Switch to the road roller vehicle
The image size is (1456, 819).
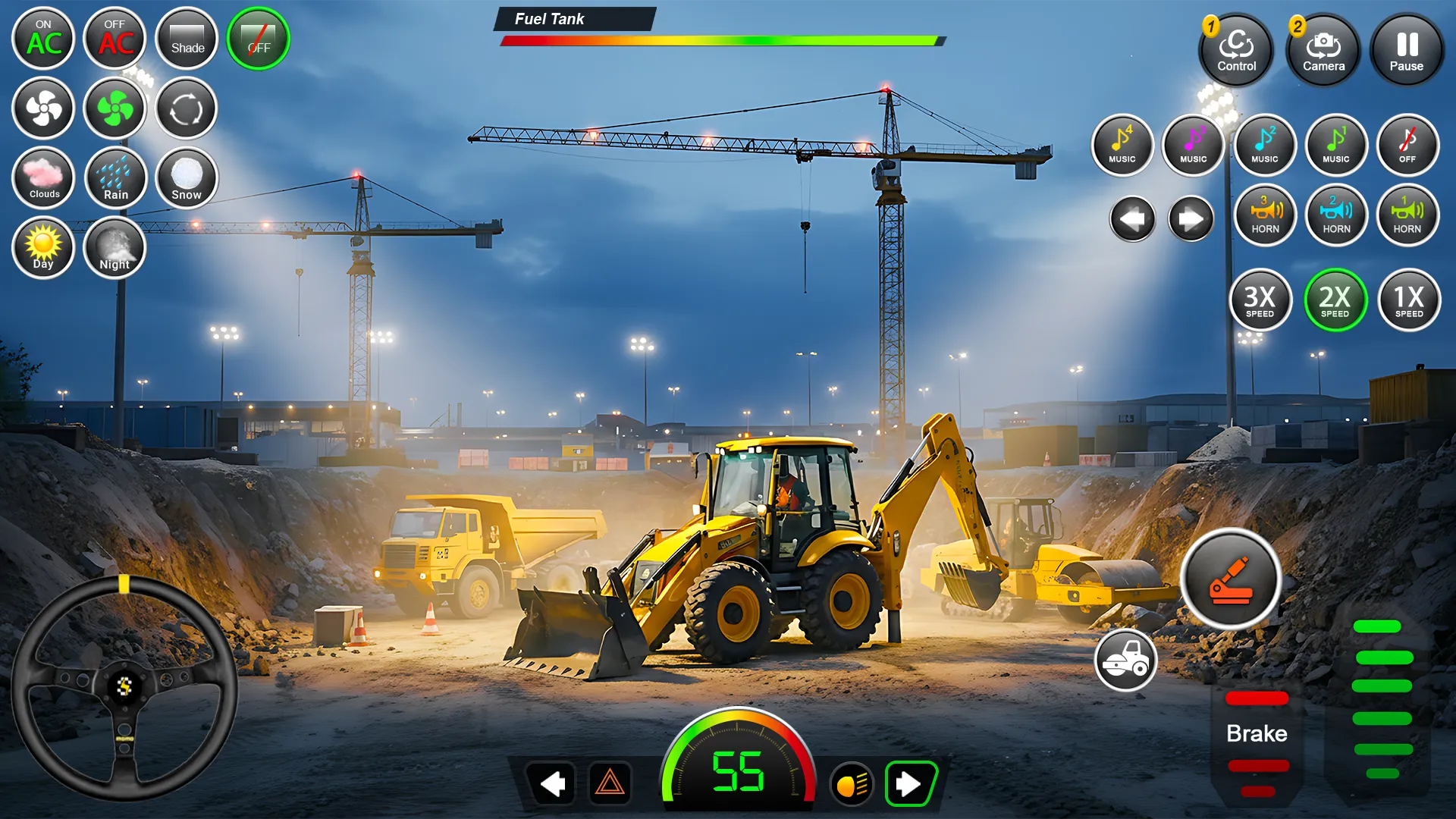tap(1125, 661)
